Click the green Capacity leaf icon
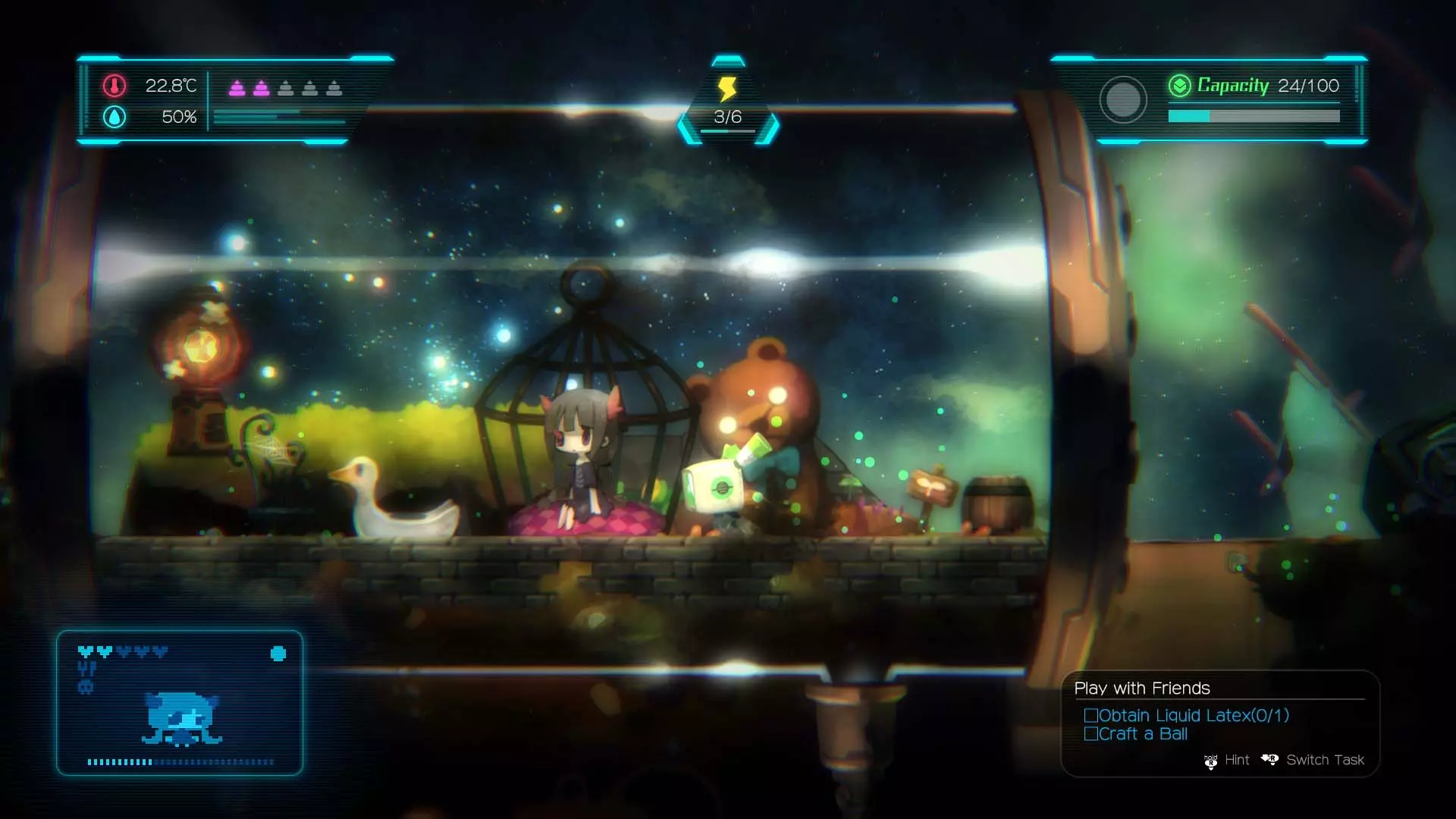 (x=1178, y=86)
